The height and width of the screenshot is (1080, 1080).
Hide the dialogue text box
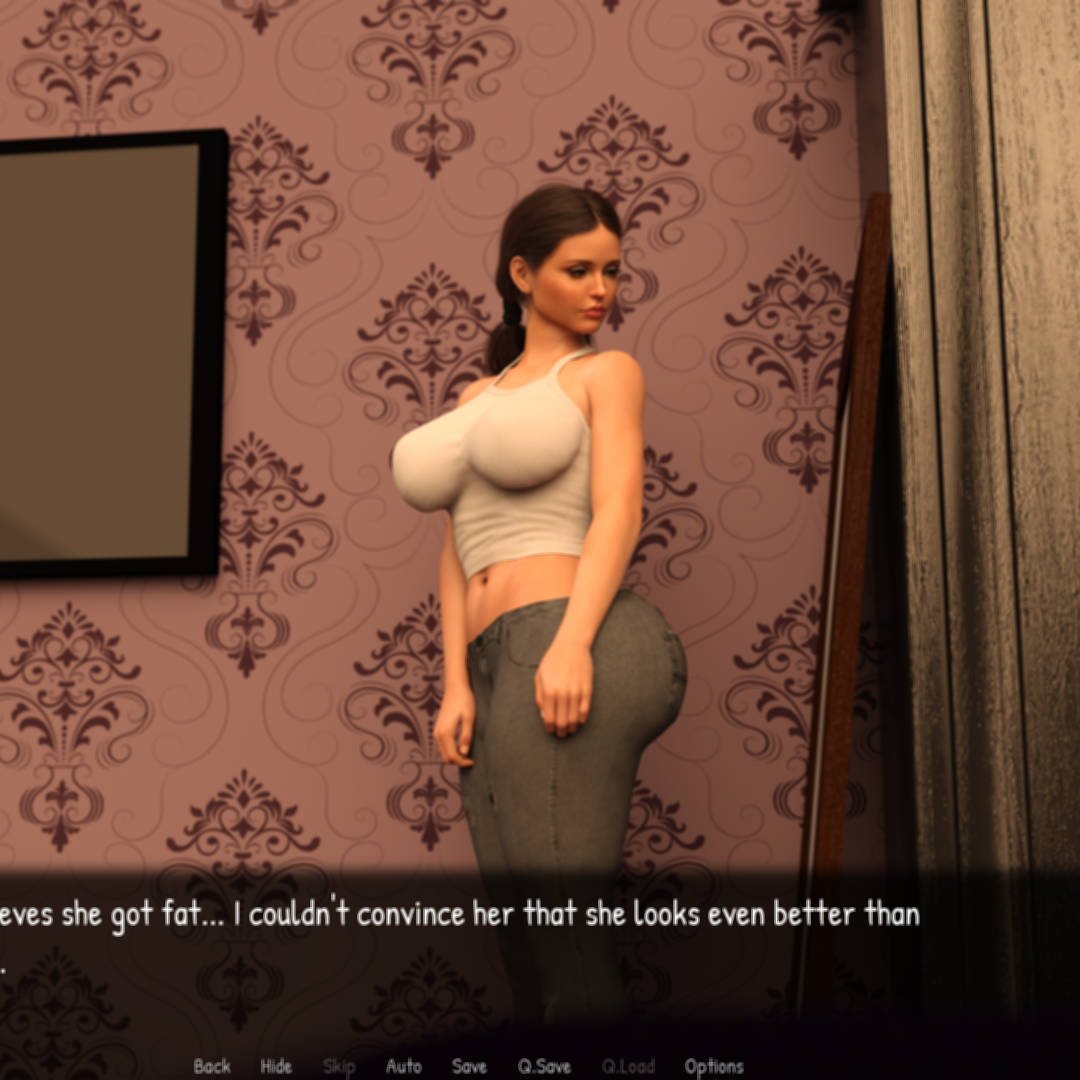(276, 1066)
